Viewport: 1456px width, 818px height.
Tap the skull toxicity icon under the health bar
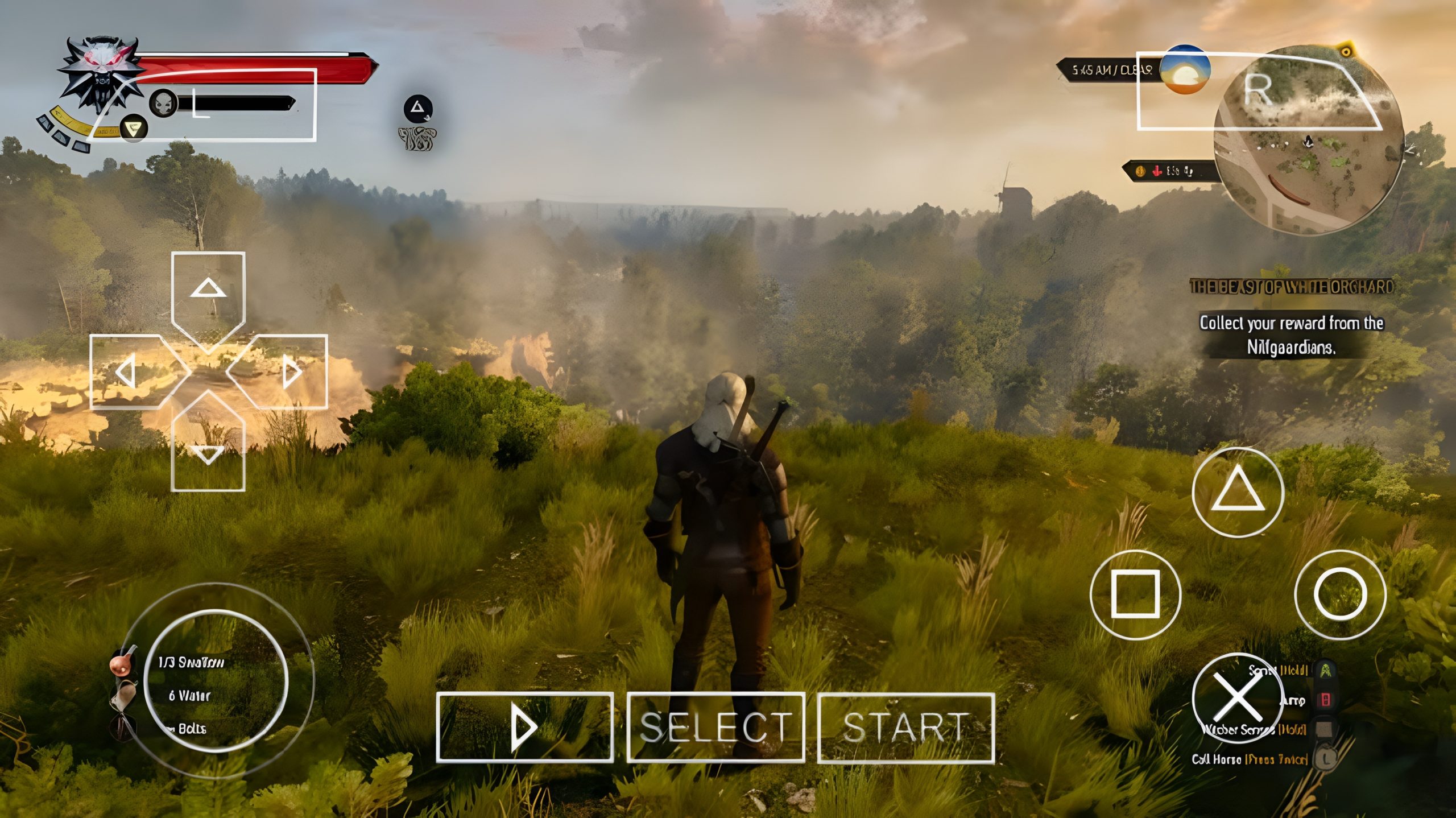pyautogui.click(x=164, y=102)
